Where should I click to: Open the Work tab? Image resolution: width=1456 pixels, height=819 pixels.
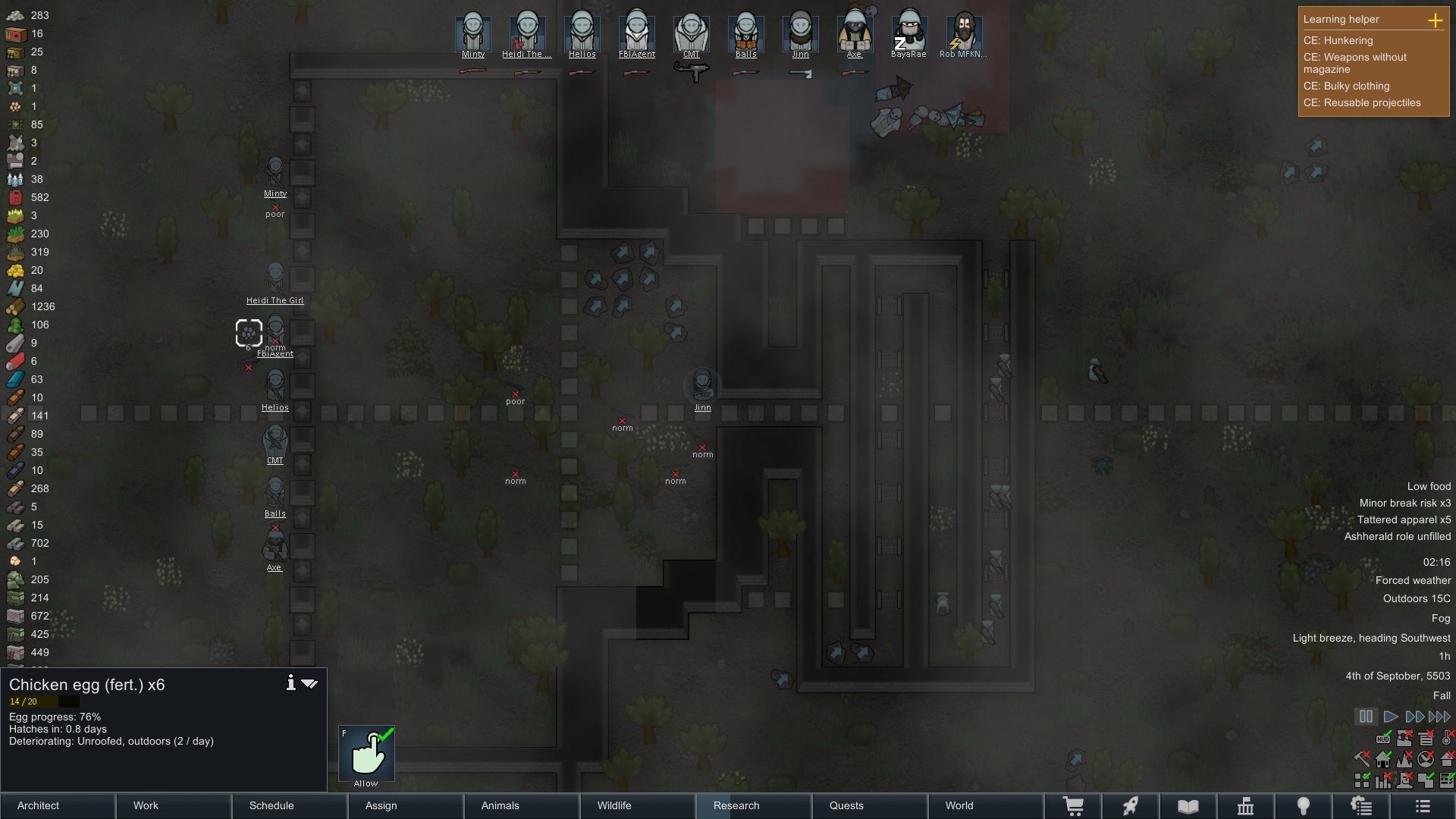pos(174,805)
